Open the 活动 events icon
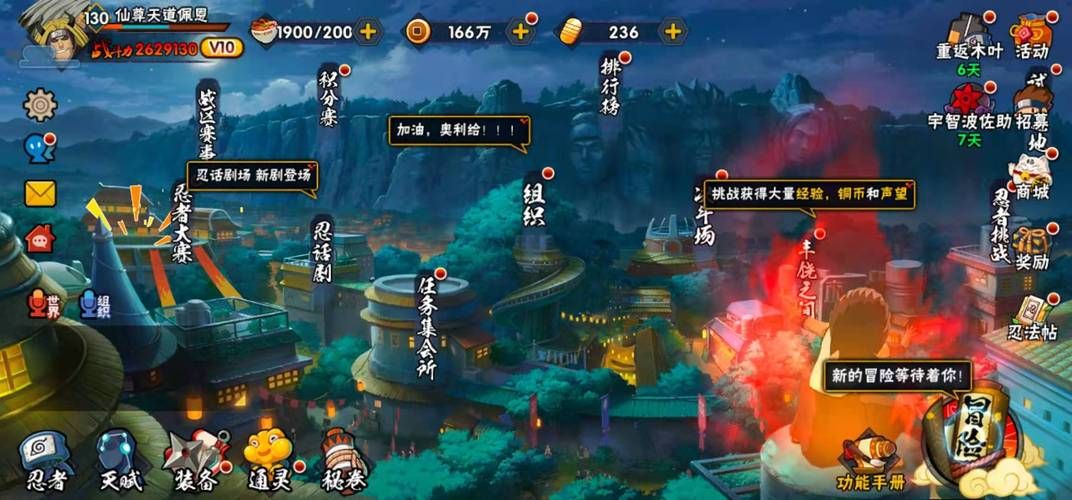The image size is (1072, 500). (1032, 37)
